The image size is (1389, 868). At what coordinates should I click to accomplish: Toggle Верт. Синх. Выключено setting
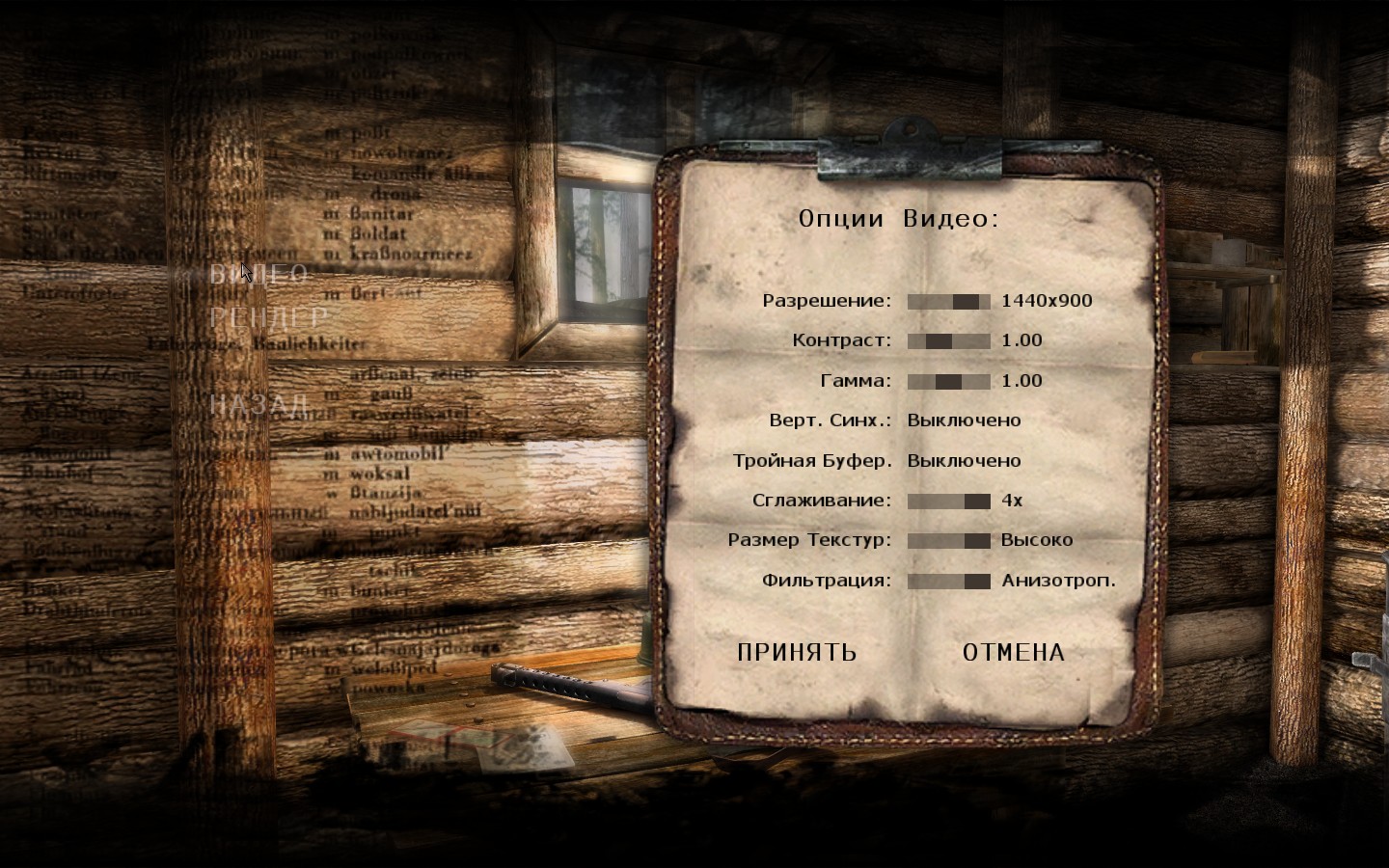coord(964,420)
